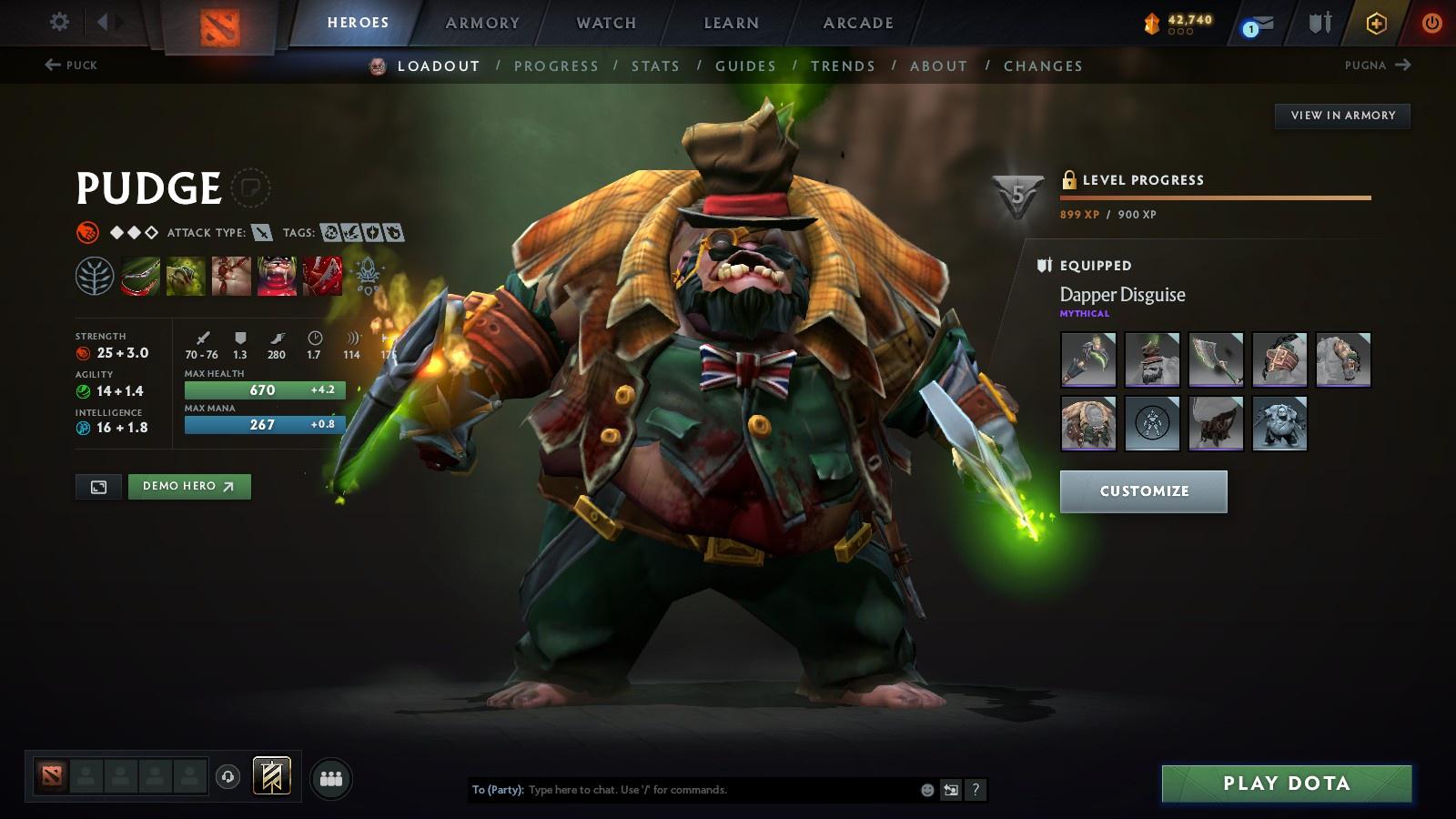Click DEMO HERO to try Pudge
The height and width of the screenshot is (819, 1456).
189,487
